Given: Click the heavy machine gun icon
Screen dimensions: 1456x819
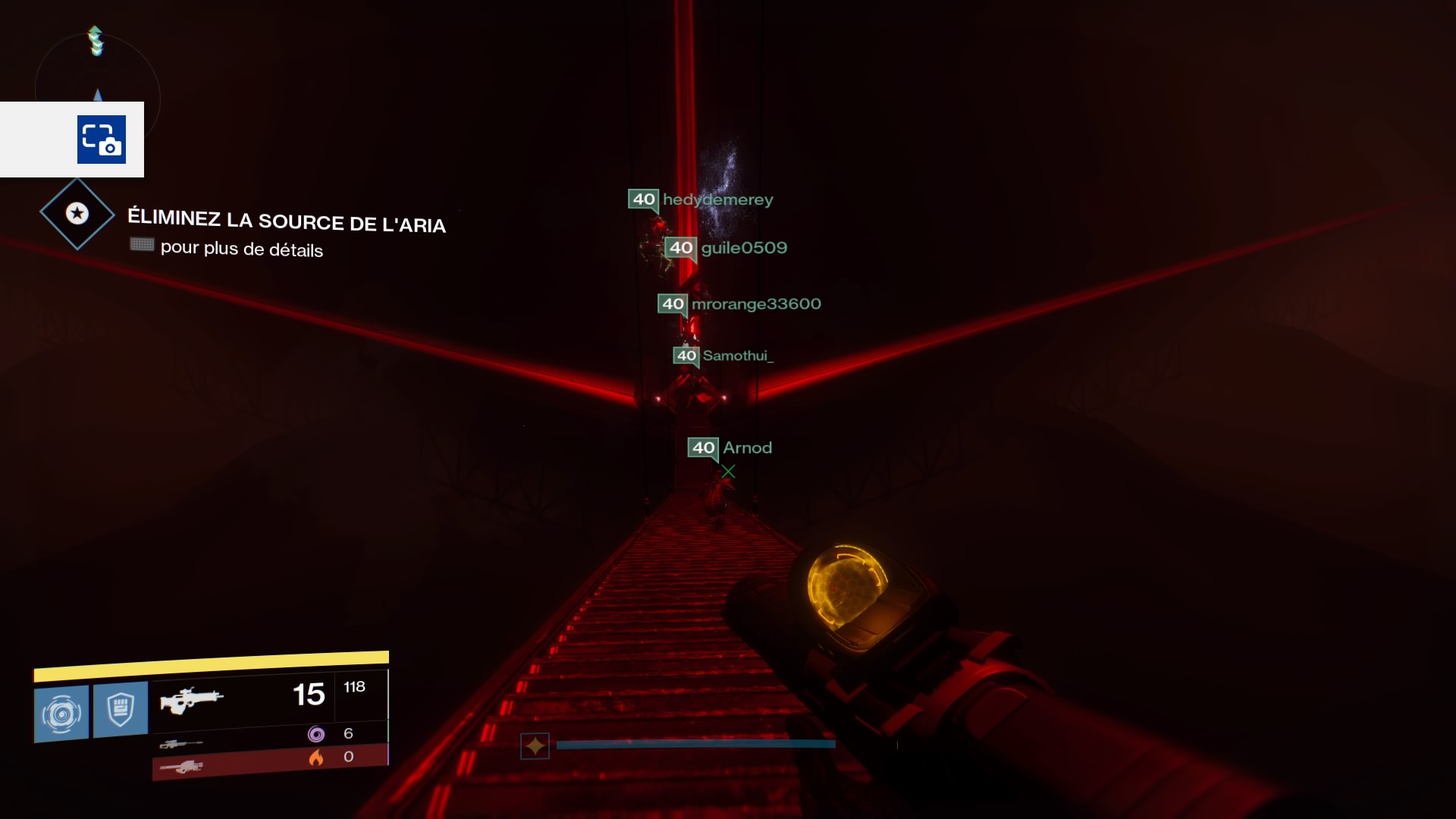Looking at the screenshot, I should point(182,768).
